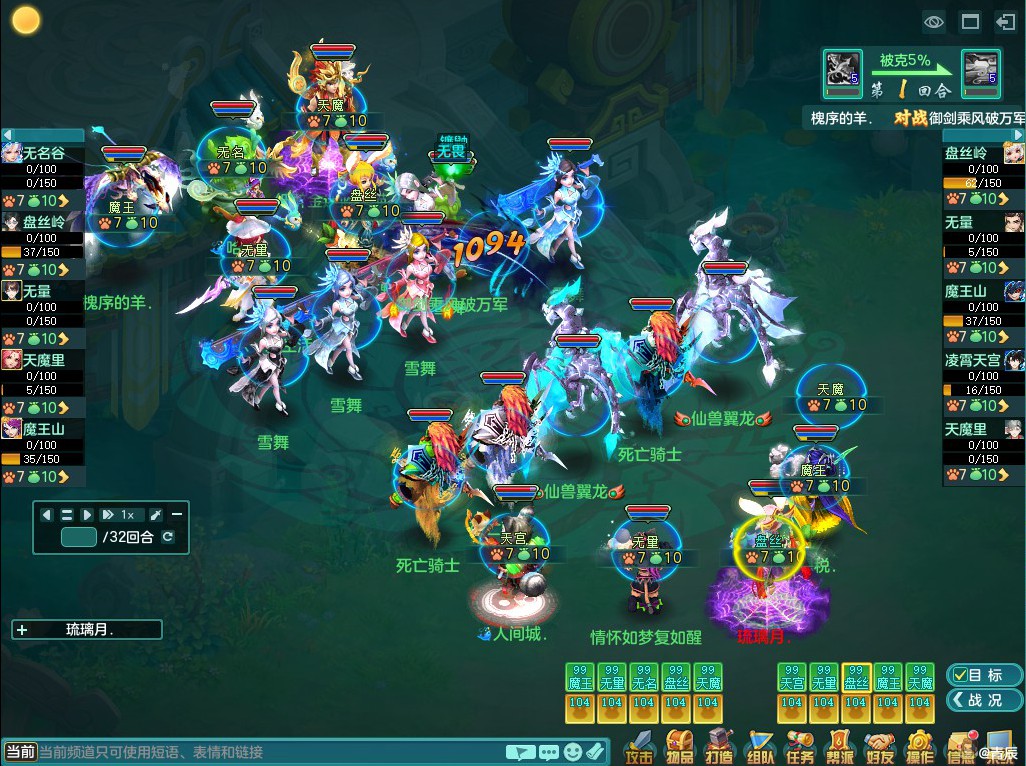The height and width of the screenshot is (766, 1026).
Task: Change the 1x playback speed
Action: click(120, 514)
